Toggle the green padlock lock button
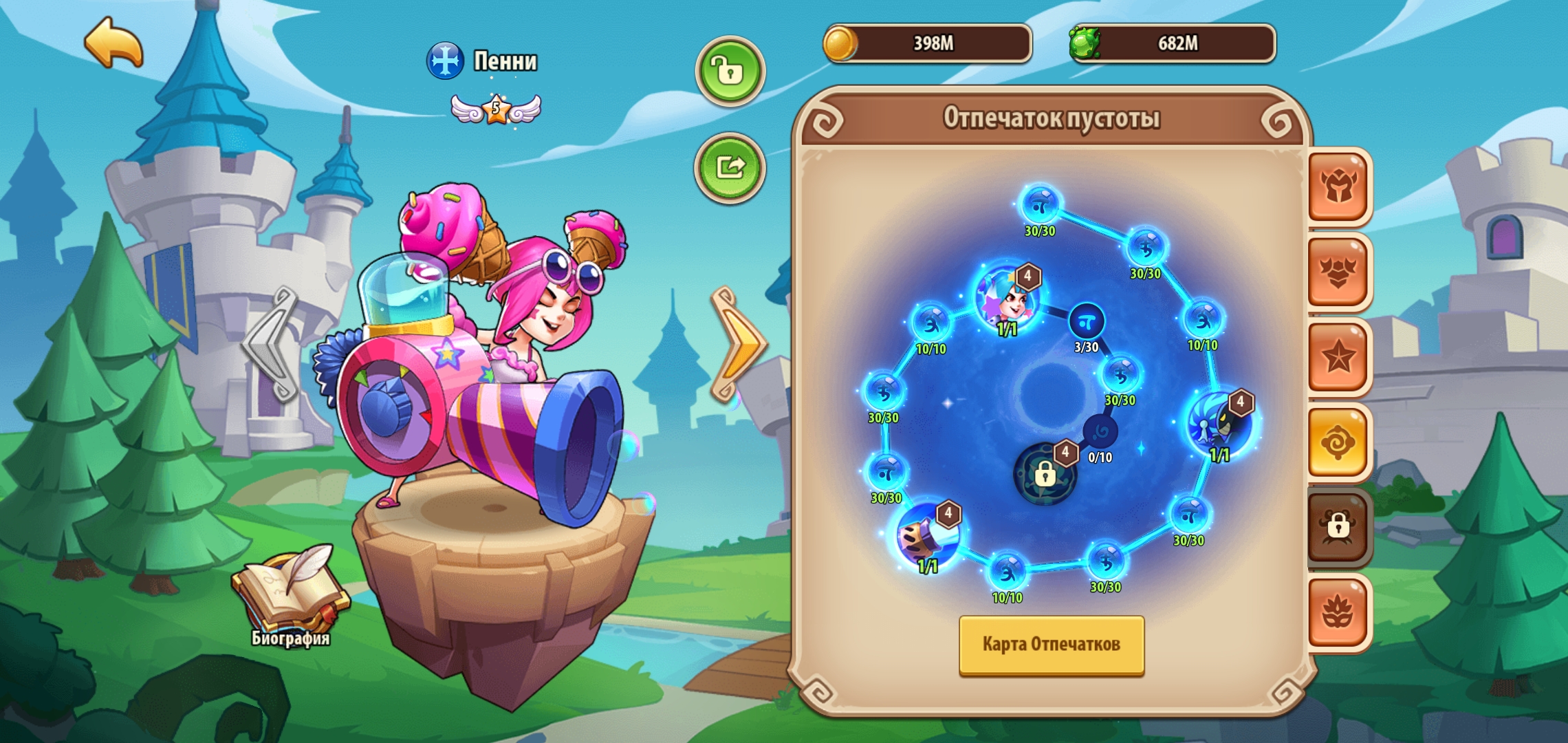This screenshot has width=1568, height=743. pos(730,71)
